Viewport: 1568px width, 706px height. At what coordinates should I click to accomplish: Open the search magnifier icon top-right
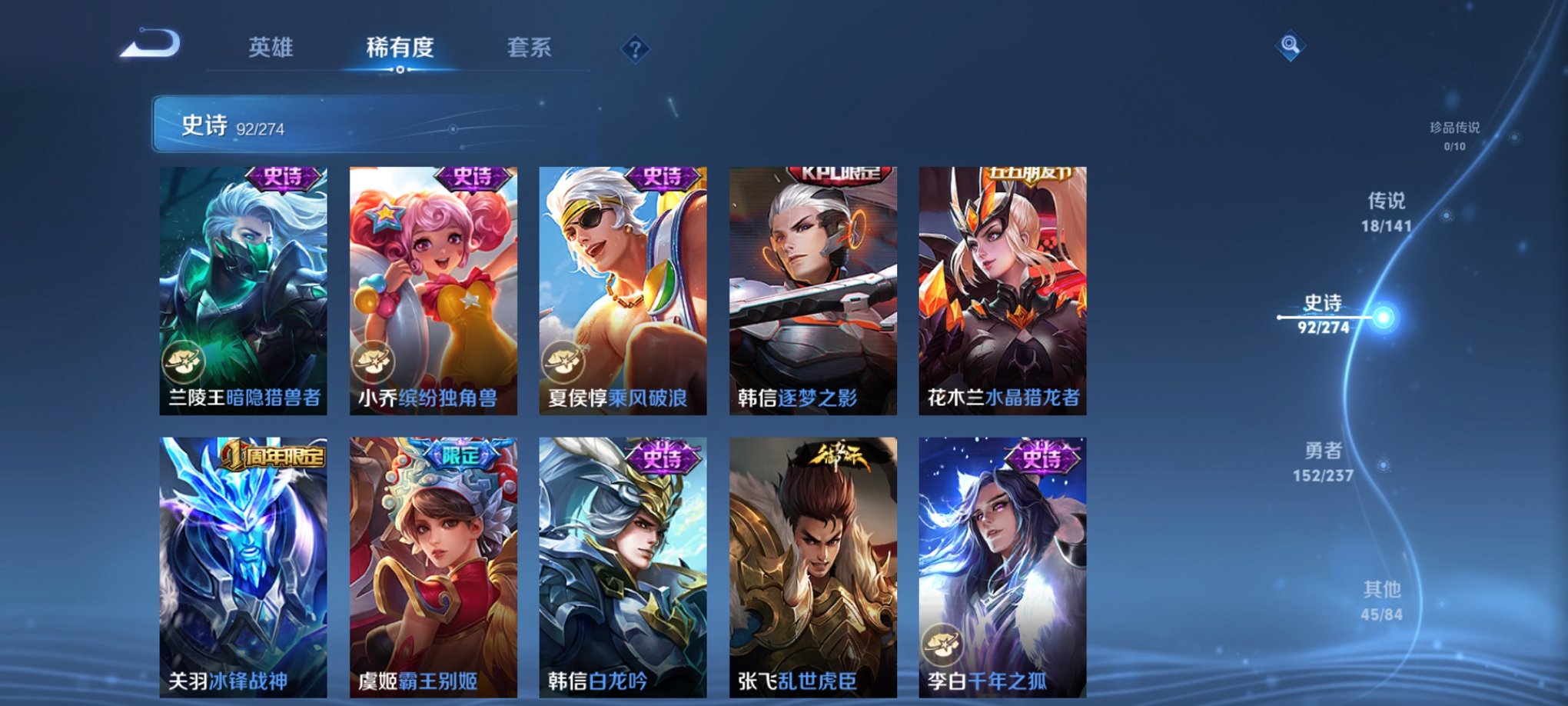point(1290,45)
